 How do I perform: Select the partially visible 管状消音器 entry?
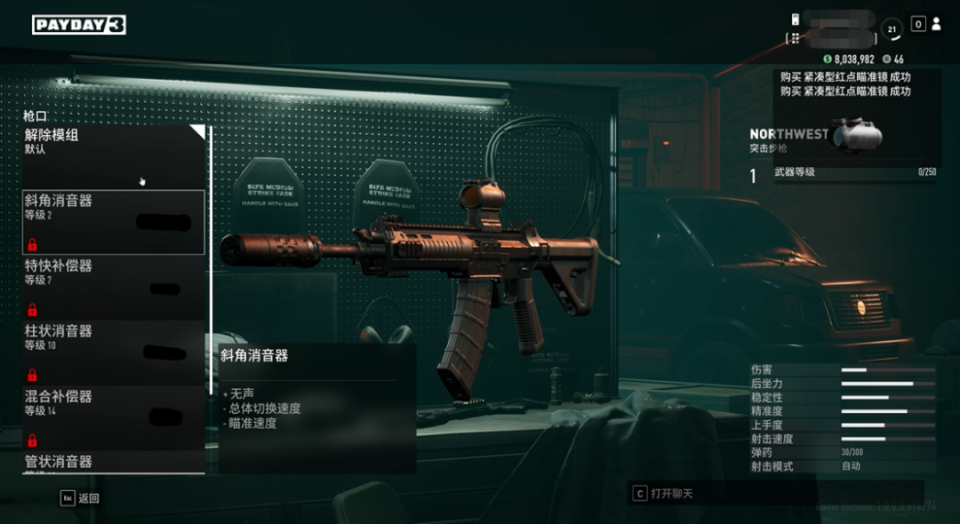(114, 462)
